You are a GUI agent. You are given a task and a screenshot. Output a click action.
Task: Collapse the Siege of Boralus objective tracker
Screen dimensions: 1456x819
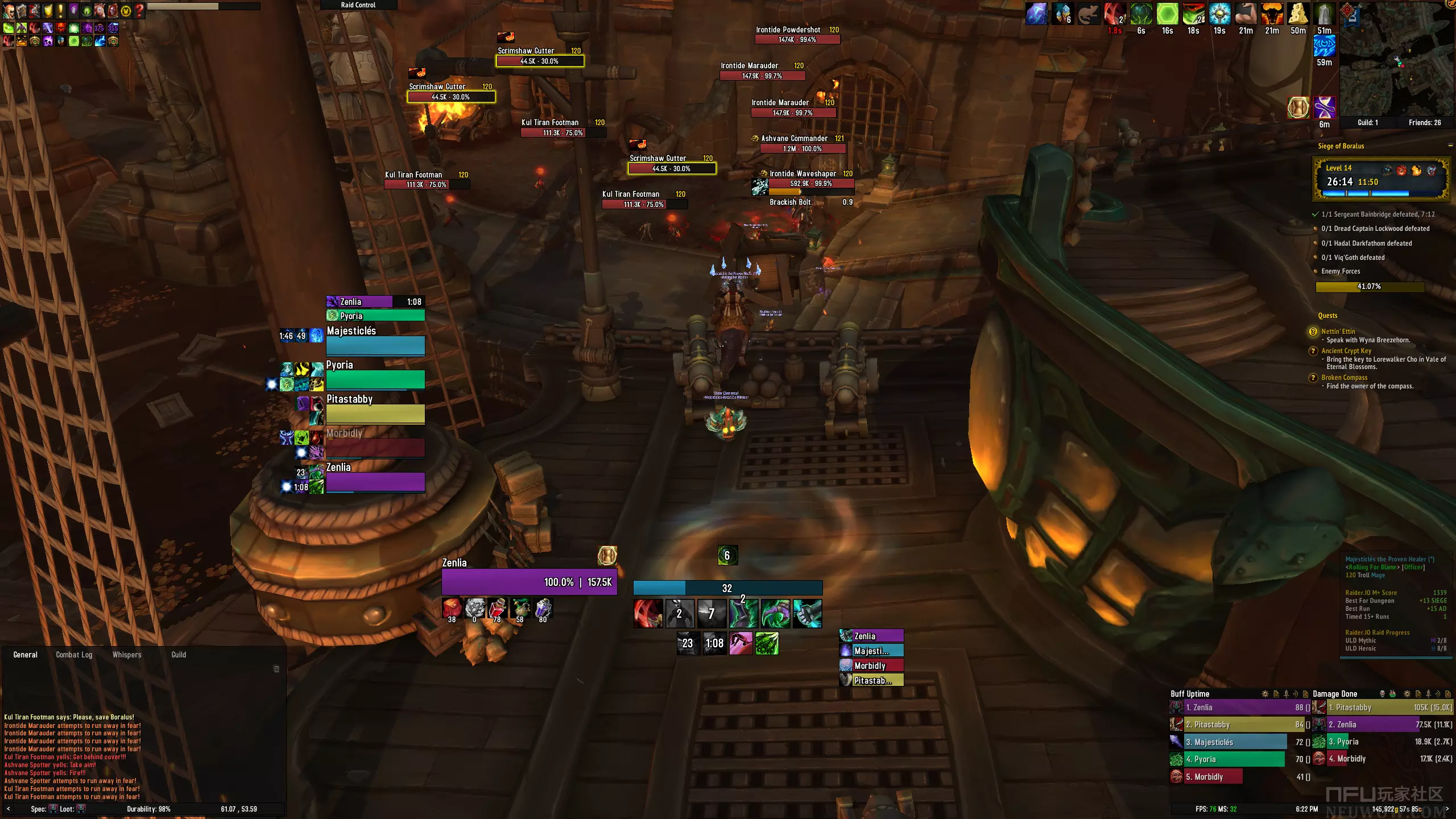[1450, 146]
